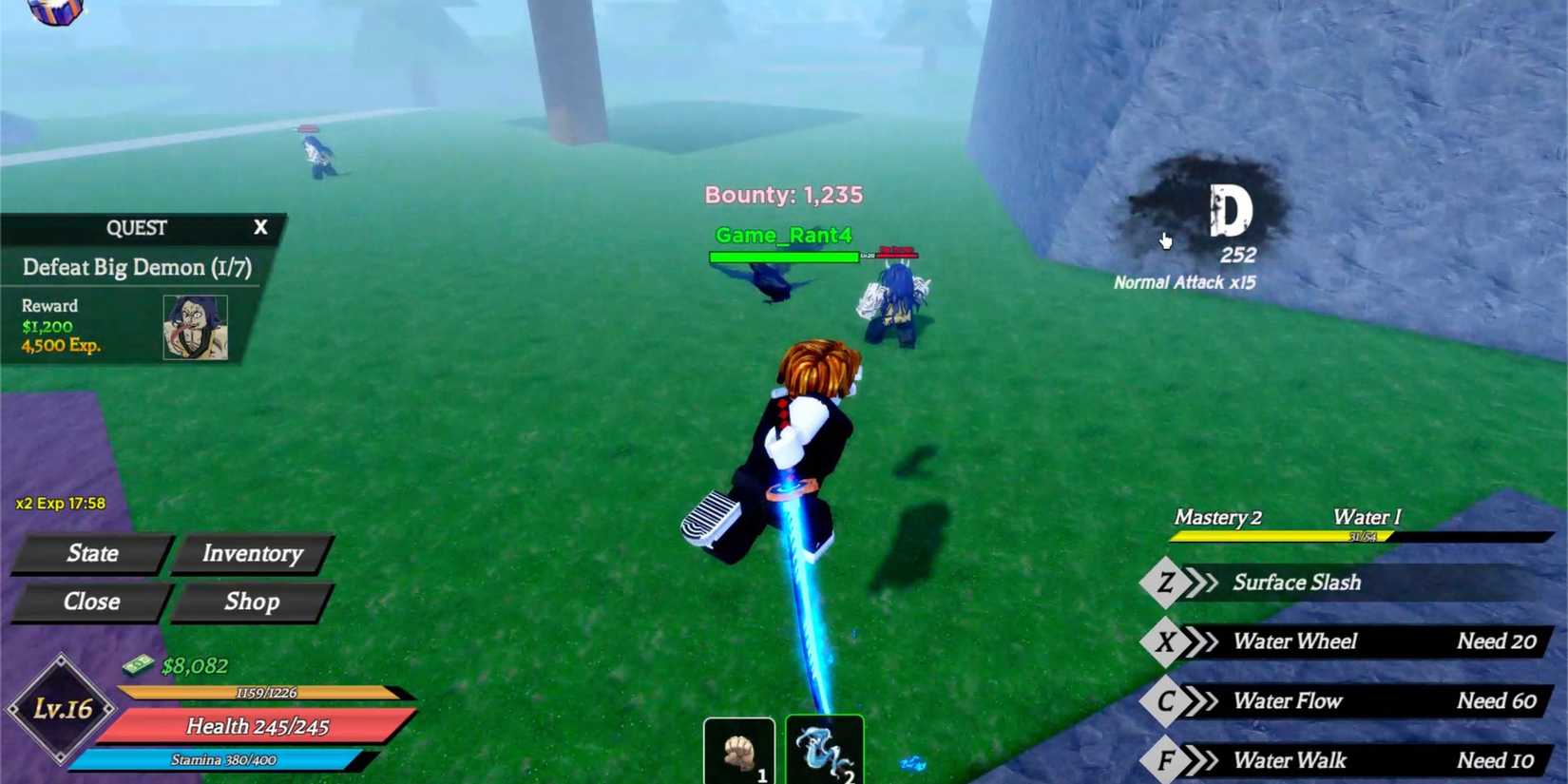Select the Mastery 2 tab
The width and height of the screenshot is (1568, 784).
point(1218,517)
